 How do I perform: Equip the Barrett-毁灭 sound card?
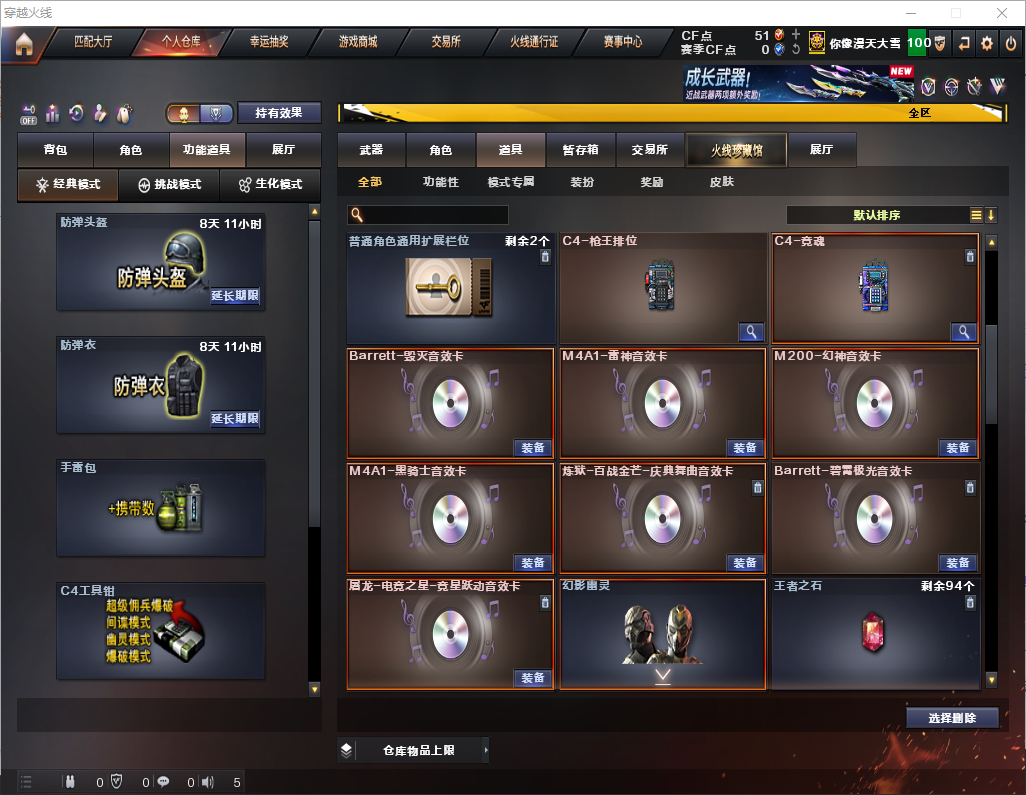(533, 448)
